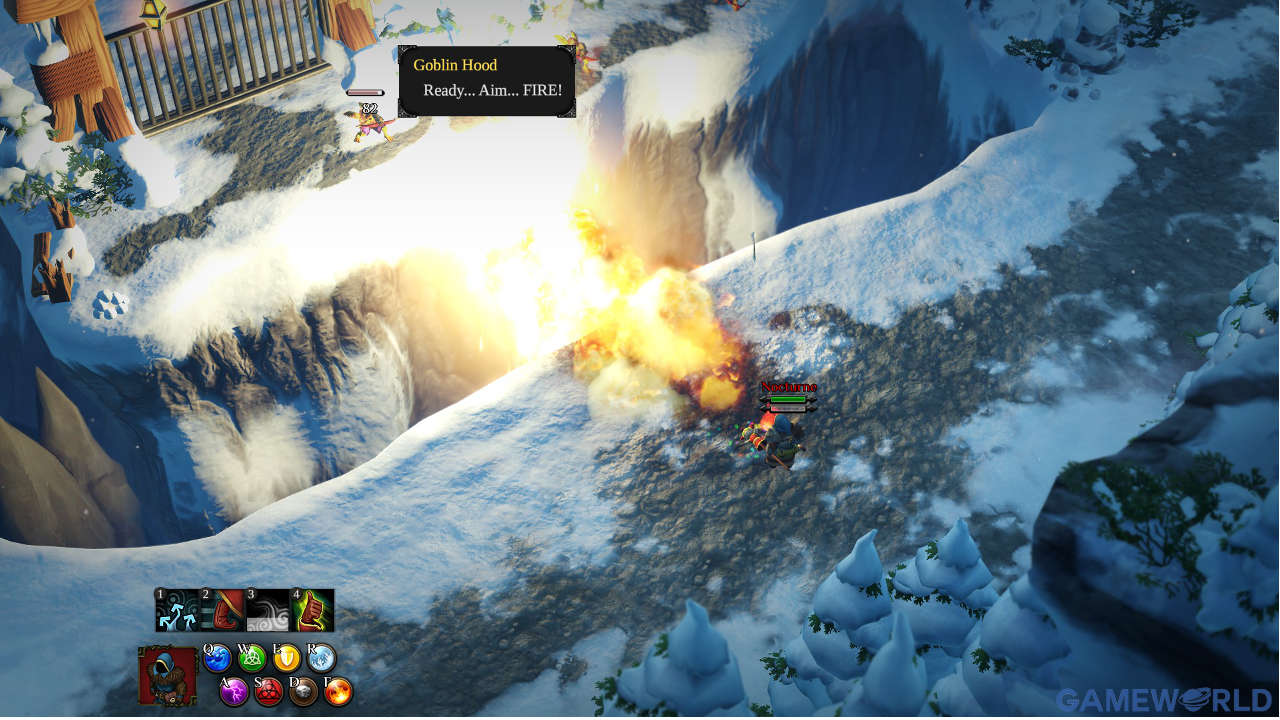The image size is (1280, 720).
Task: Select the blue water element orb
Action: [x=218, y=658]
